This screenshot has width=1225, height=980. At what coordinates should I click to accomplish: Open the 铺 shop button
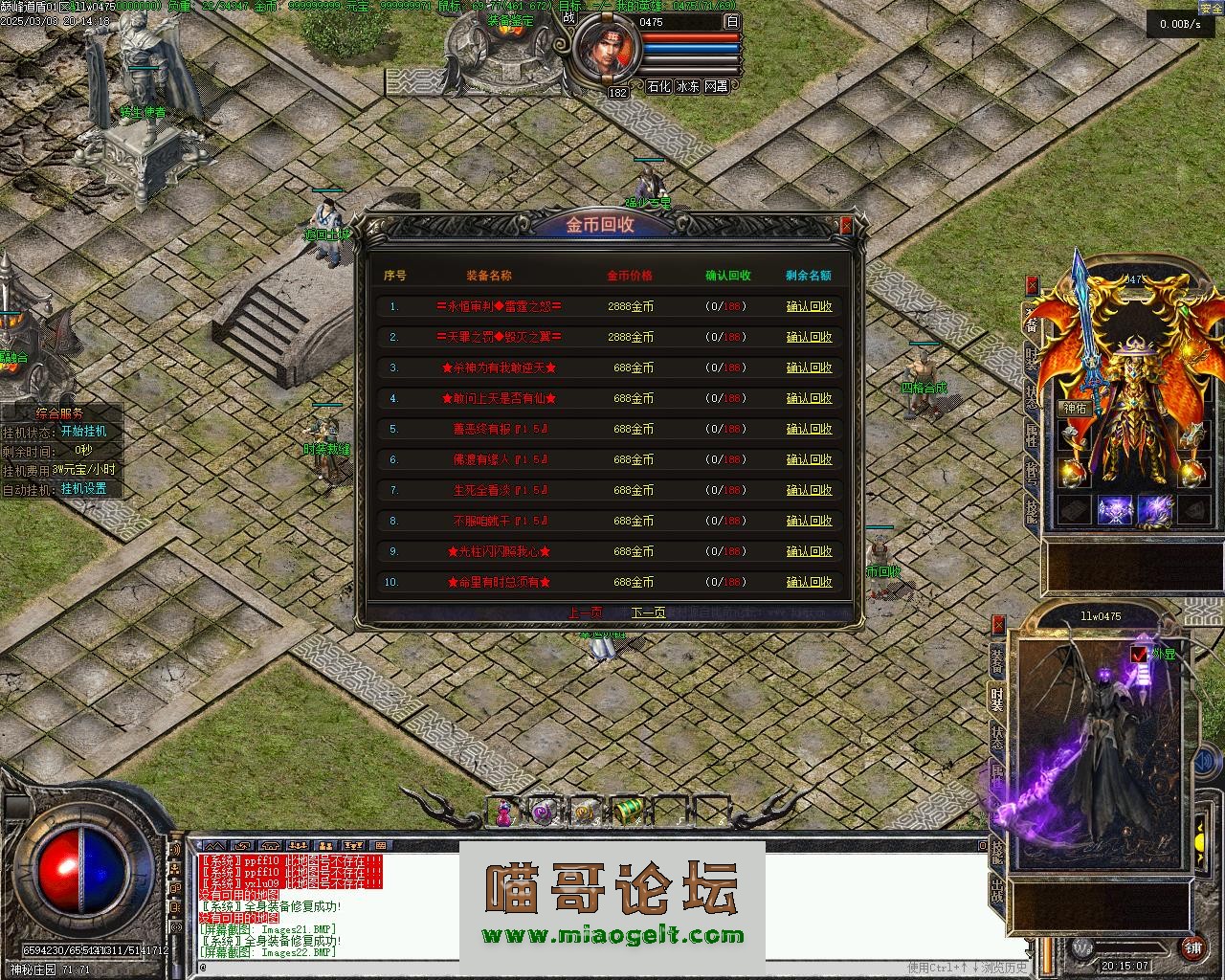coord(1192,948)
